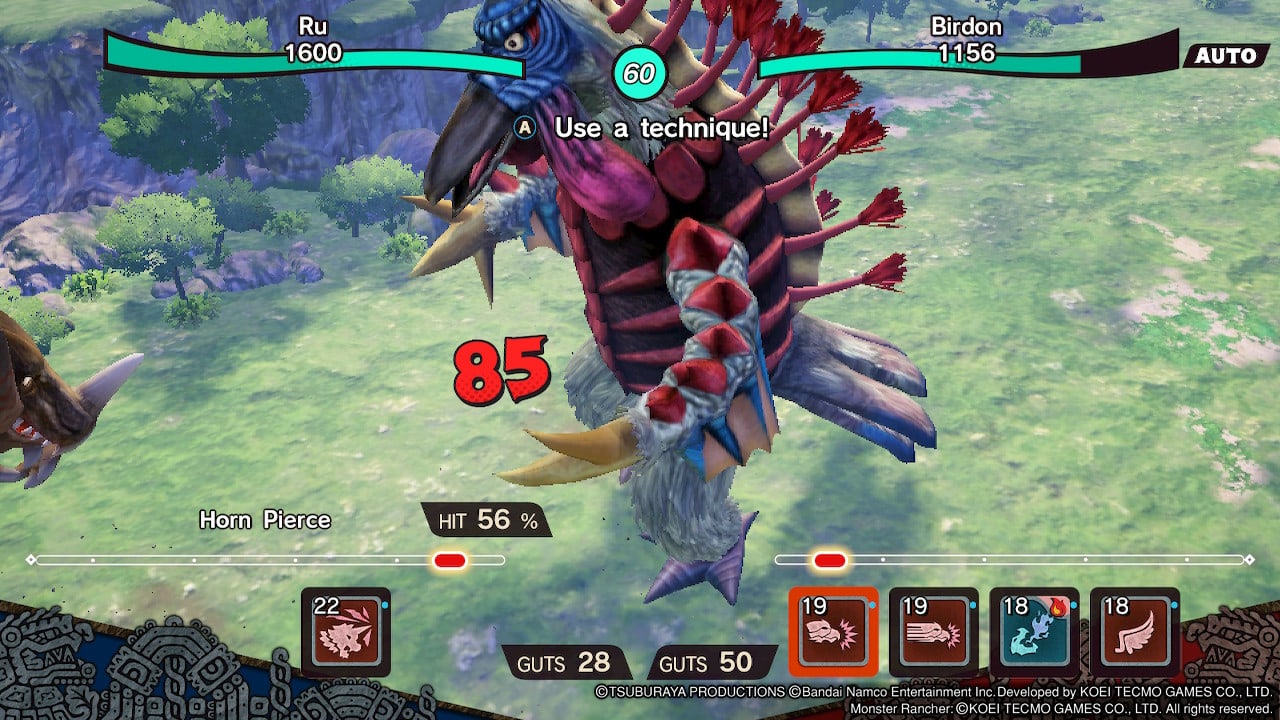This screenshot has height=720, width=1280.
Task: Activate the blue flame breath technique
Action: click(1034, 632)
